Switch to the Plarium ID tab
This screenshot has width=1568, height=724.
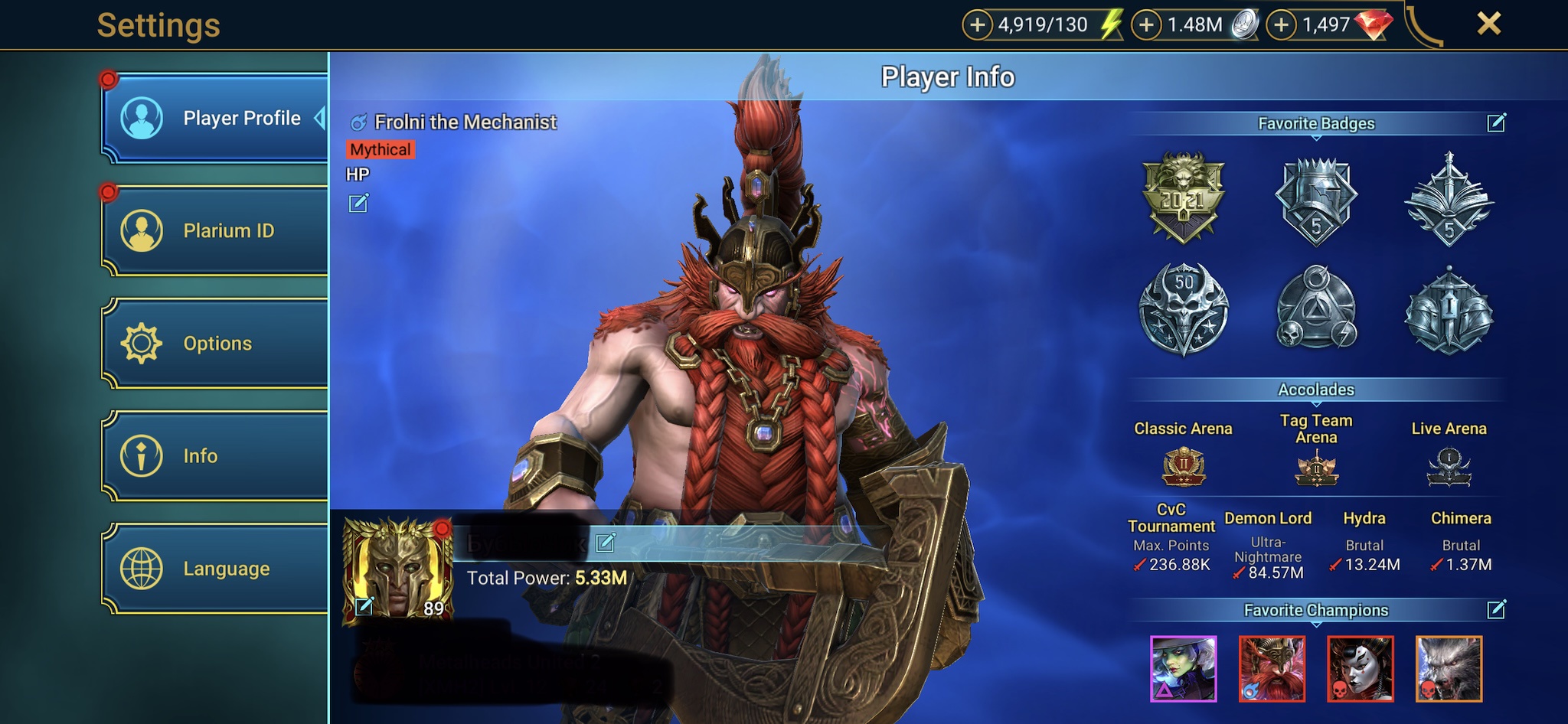point(216,230)
